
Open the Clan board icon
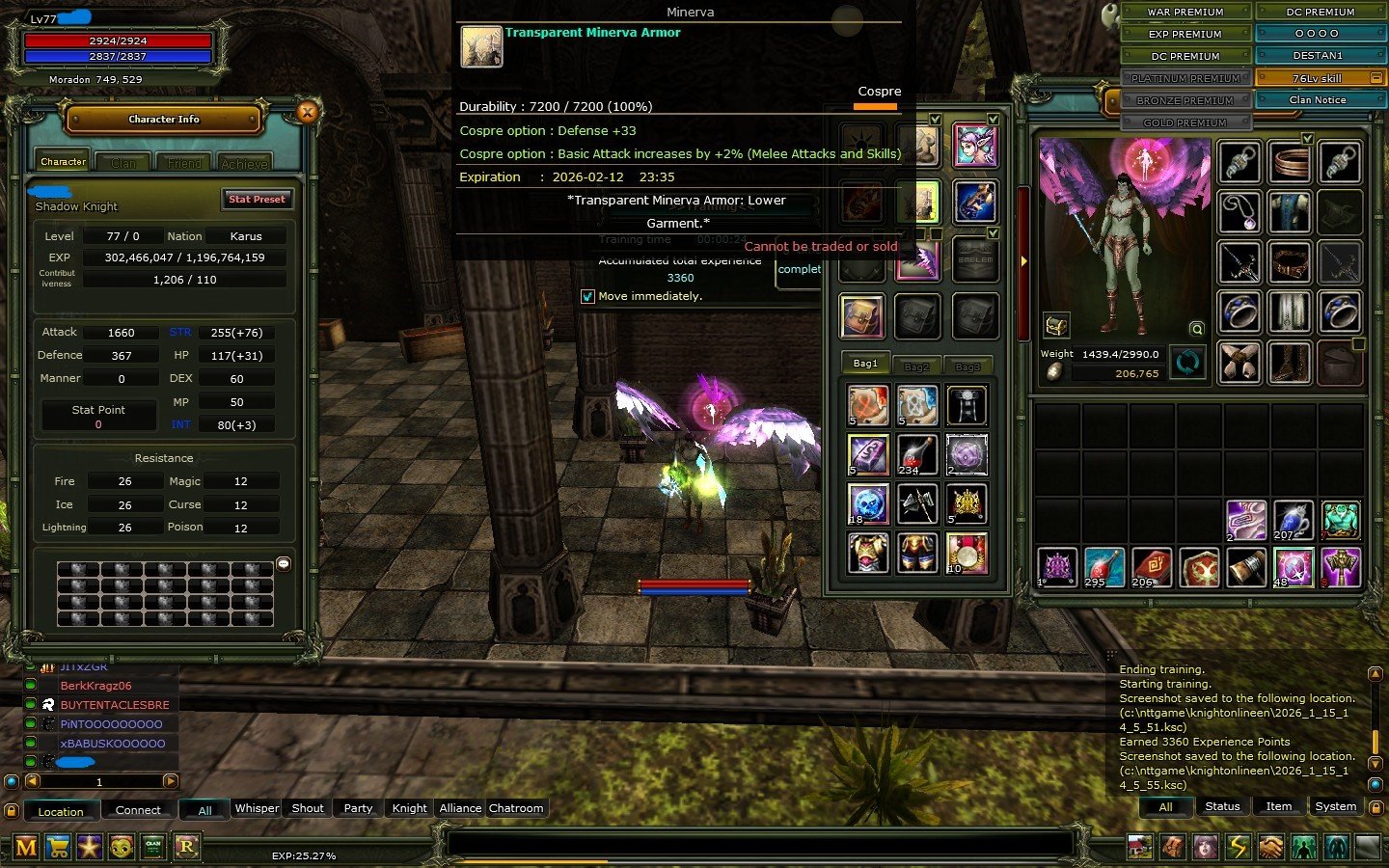pos(153,847)
